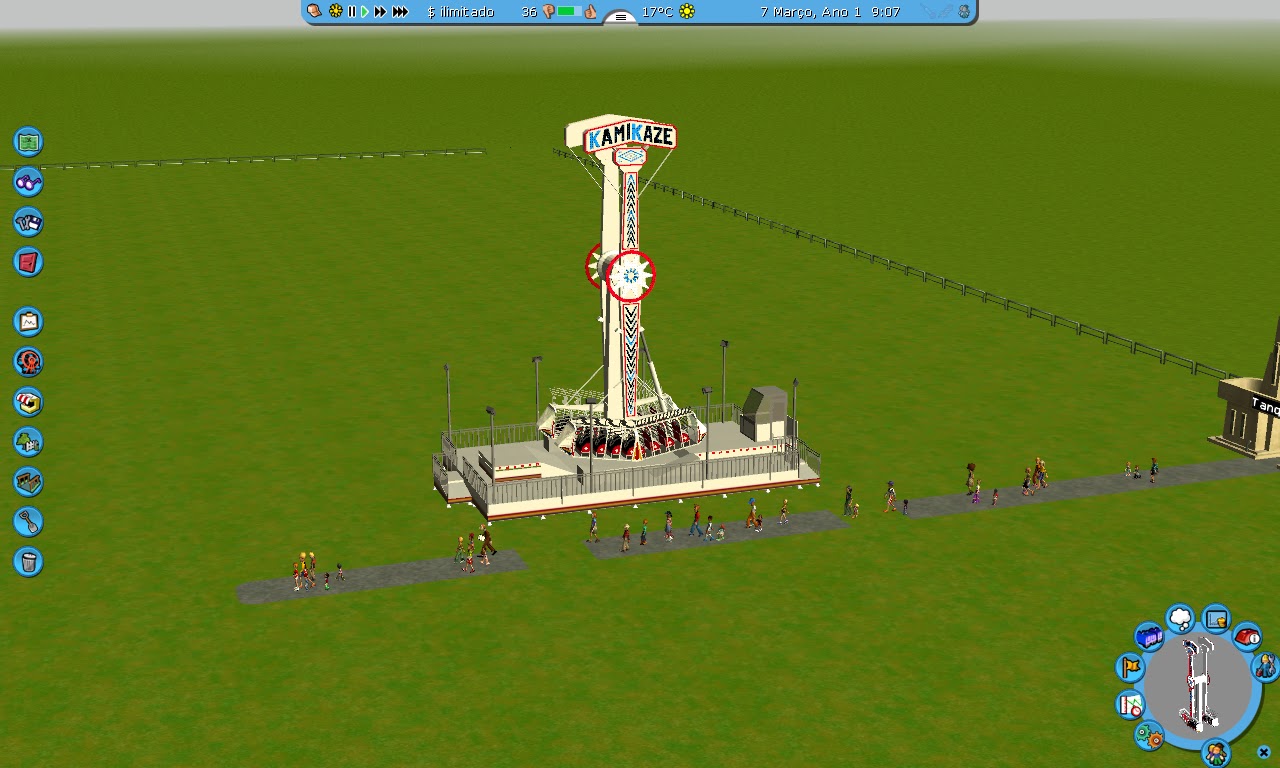Open the shops and stalls menu
This screenshot has width=1280, height=768.
tap(28, 402)
